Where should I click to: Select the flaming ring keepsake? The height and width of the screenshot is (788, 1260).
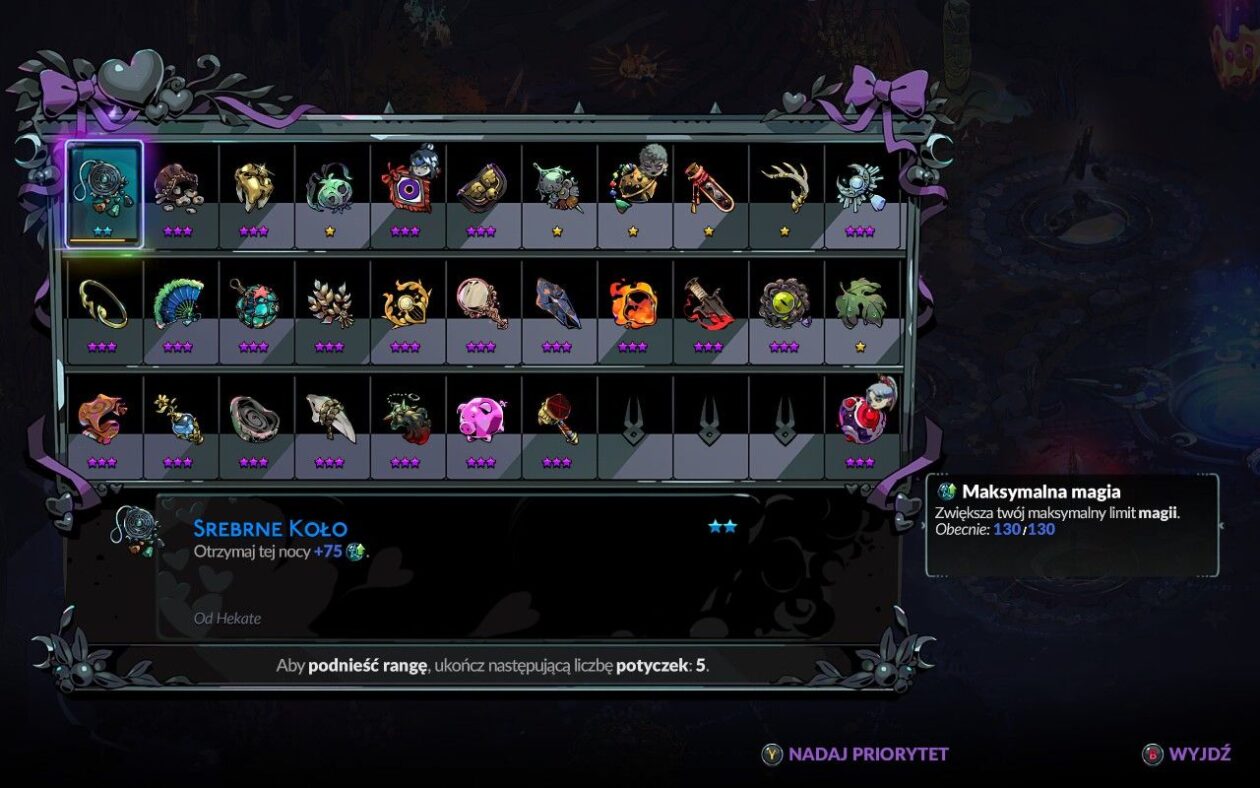click(633, 303)
